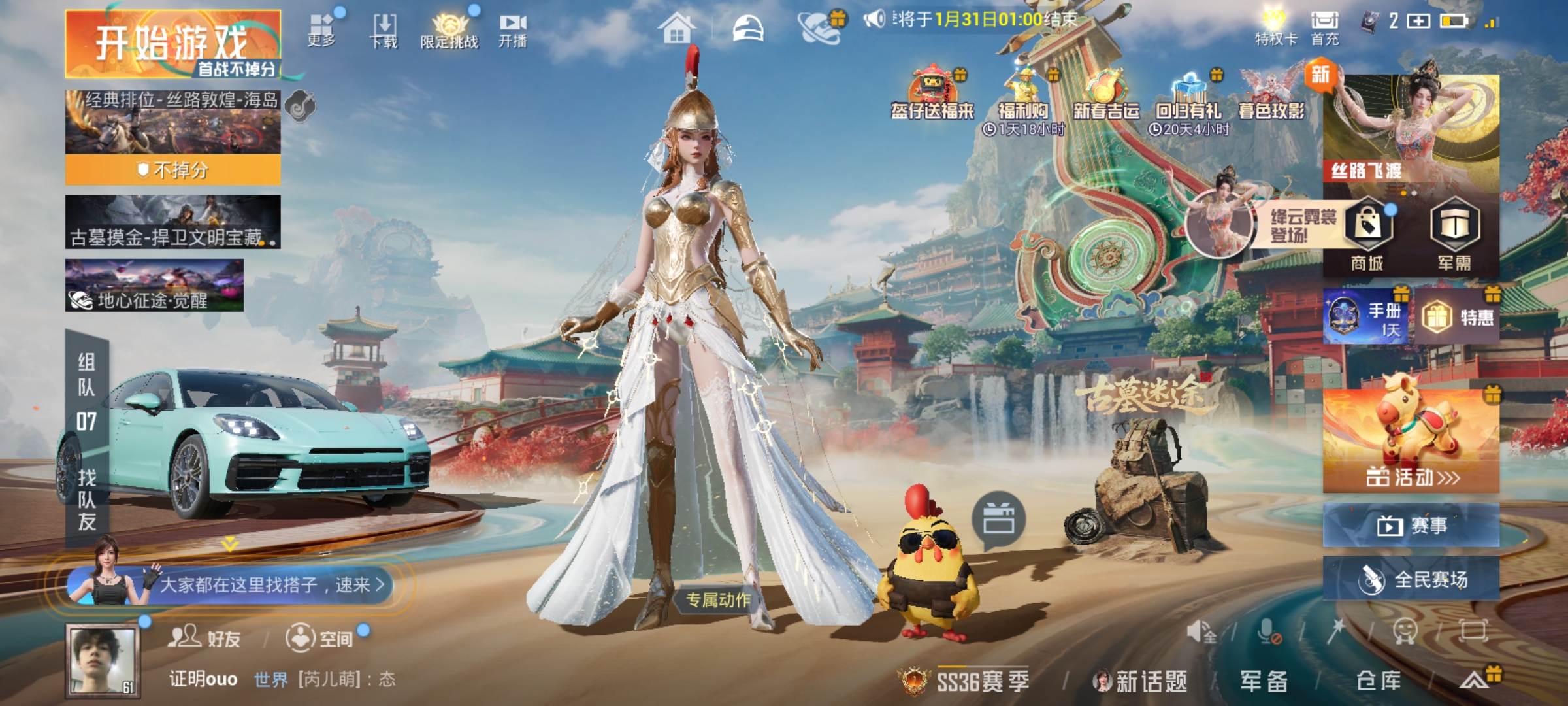Choose the 古墓摸金 mode banner

tap(172, 222)
